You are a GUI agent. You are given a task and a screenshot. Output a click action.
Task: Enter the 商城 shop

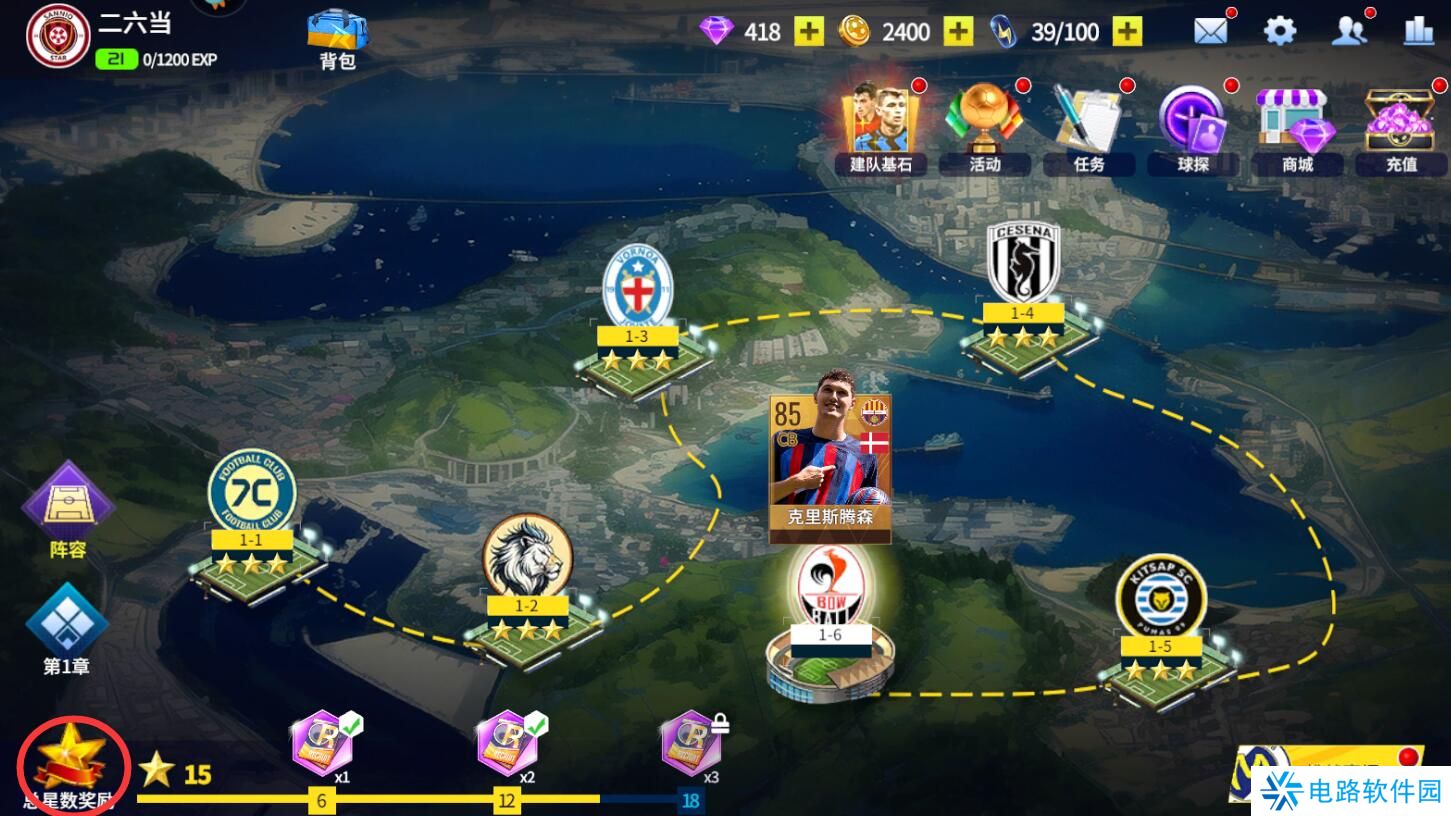(1297, 128)
